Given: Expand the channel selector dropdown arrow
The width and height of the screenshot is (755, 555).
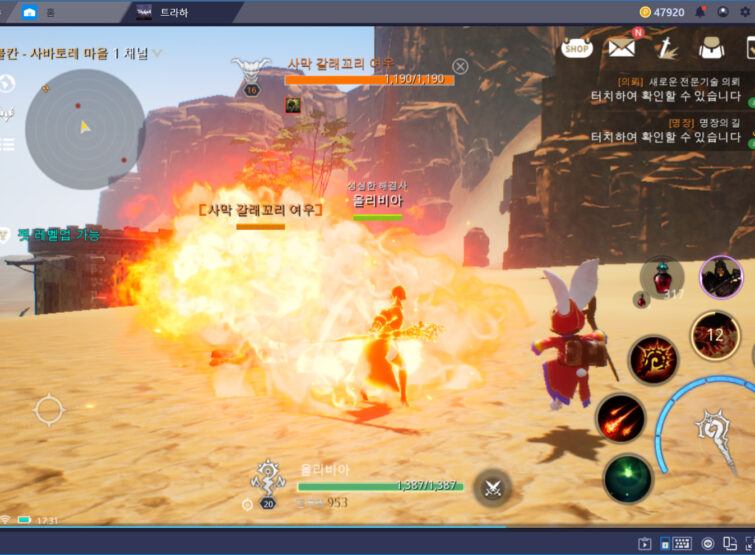Looking at the screenshot, I should click(157, 53).
